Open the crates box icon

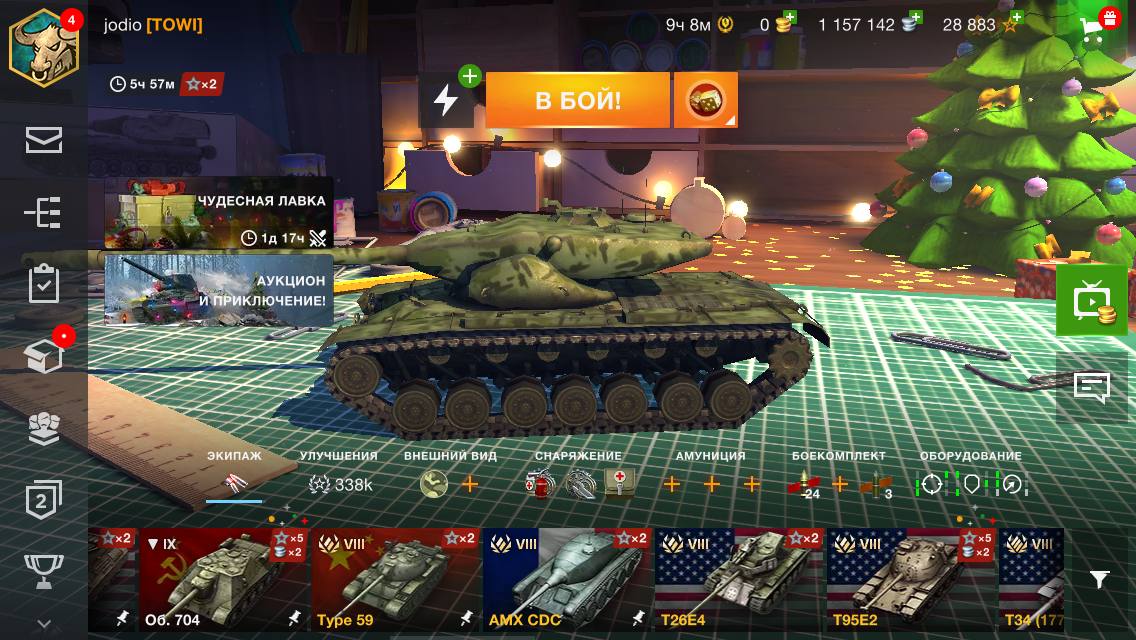click(x=43, y=357)
